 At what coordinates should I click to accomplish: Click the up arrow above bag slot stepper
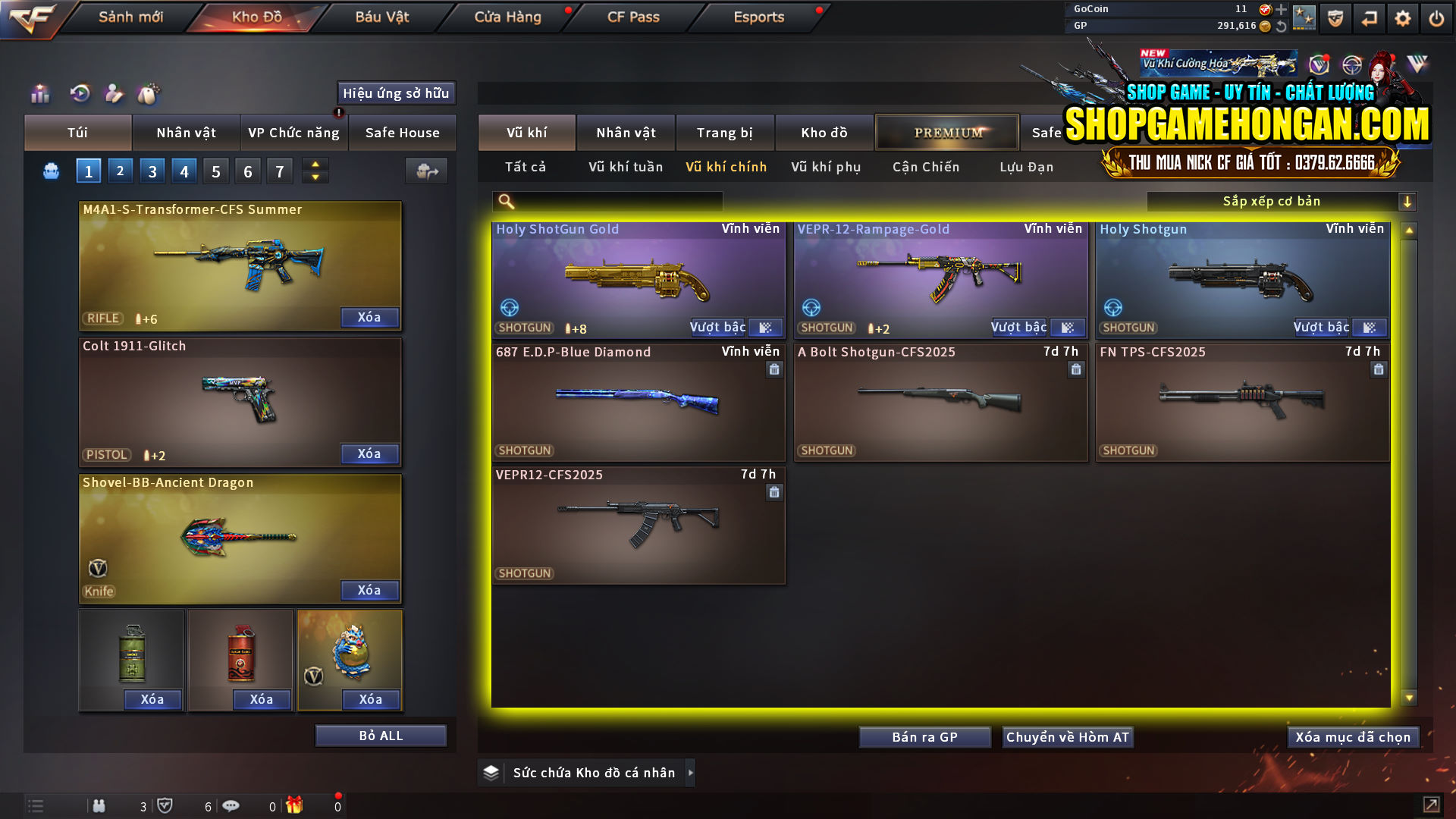[x=315, y=165]
